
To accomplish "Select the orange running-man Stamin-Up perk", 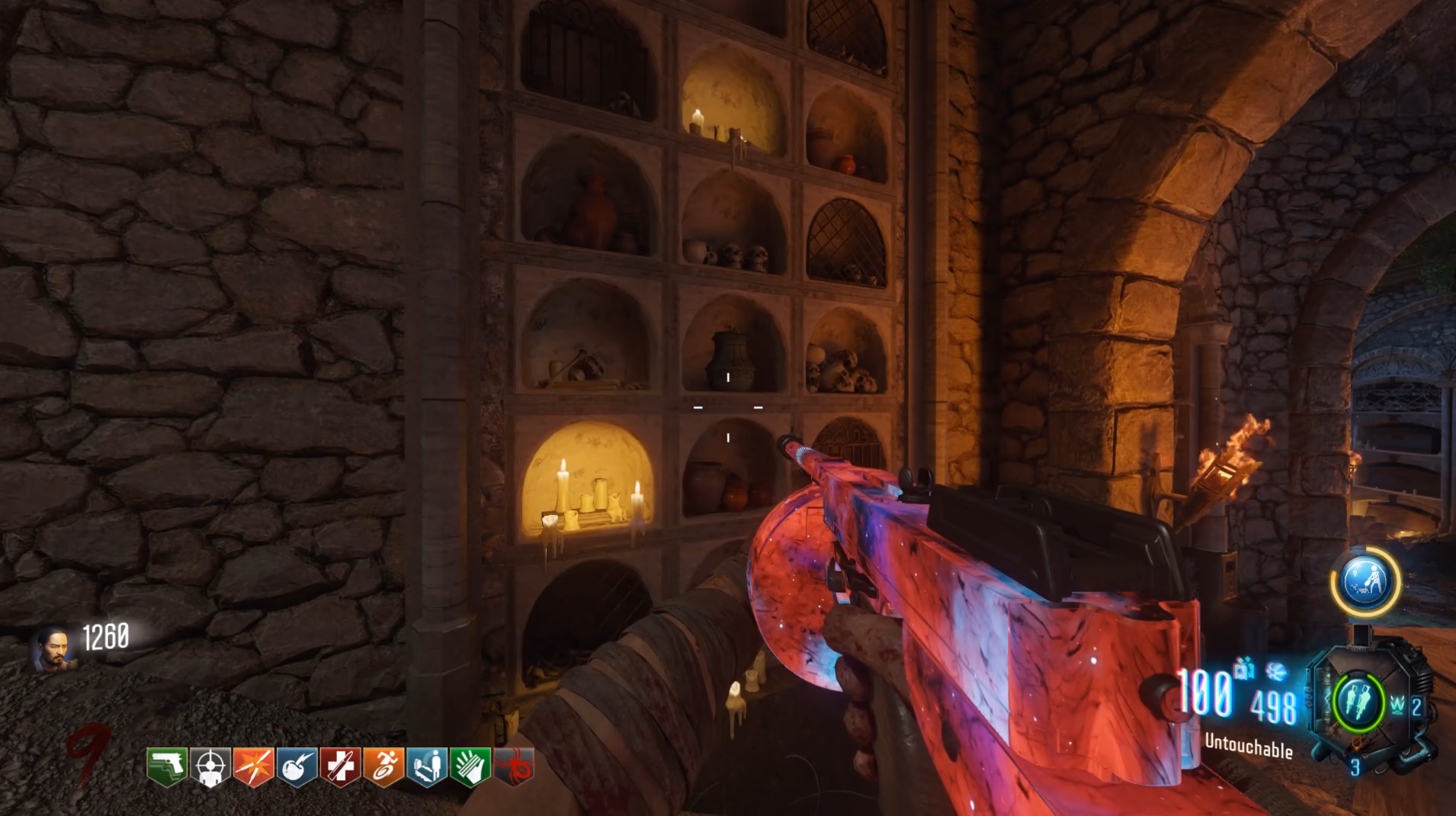I will (383, 766).
